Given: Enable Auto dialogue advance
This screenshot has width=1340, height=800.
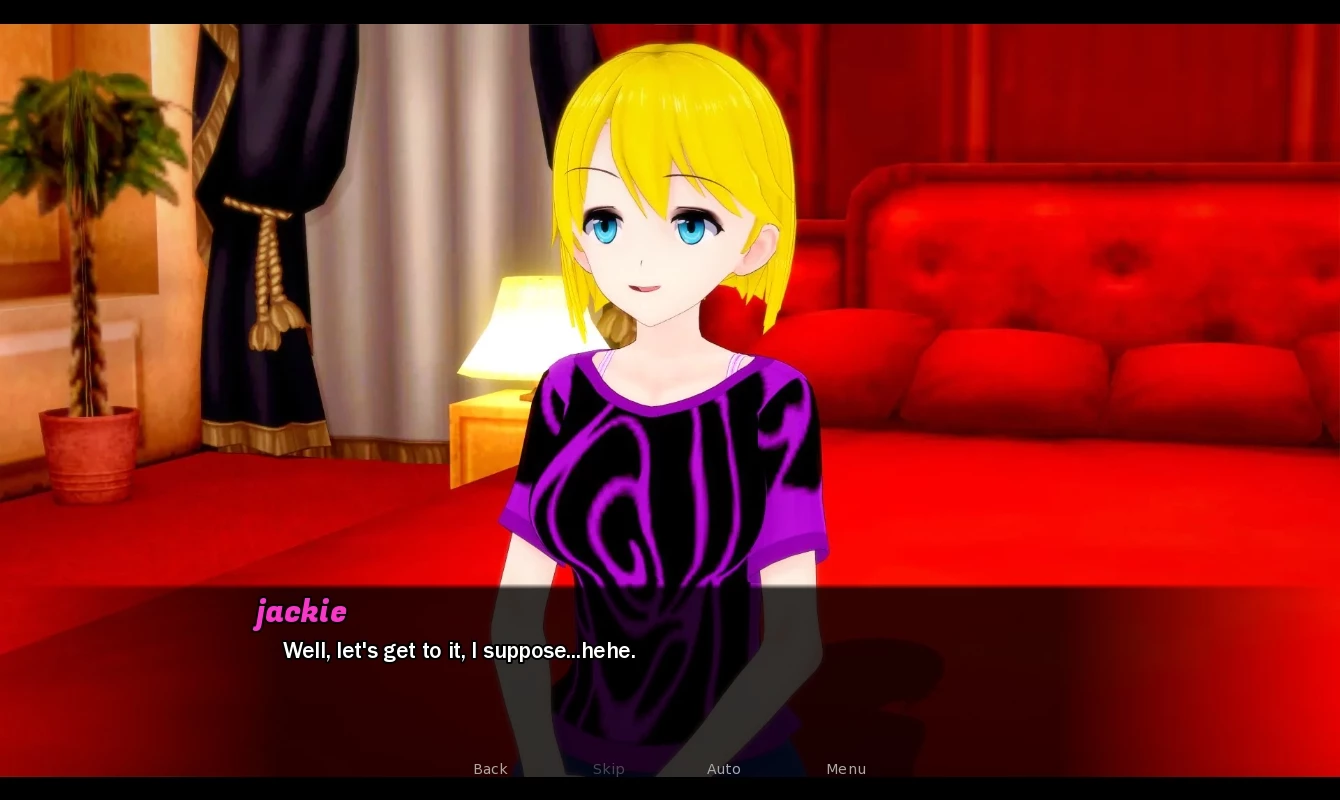Looking at the screenshot, I should [x=723, y=769].
